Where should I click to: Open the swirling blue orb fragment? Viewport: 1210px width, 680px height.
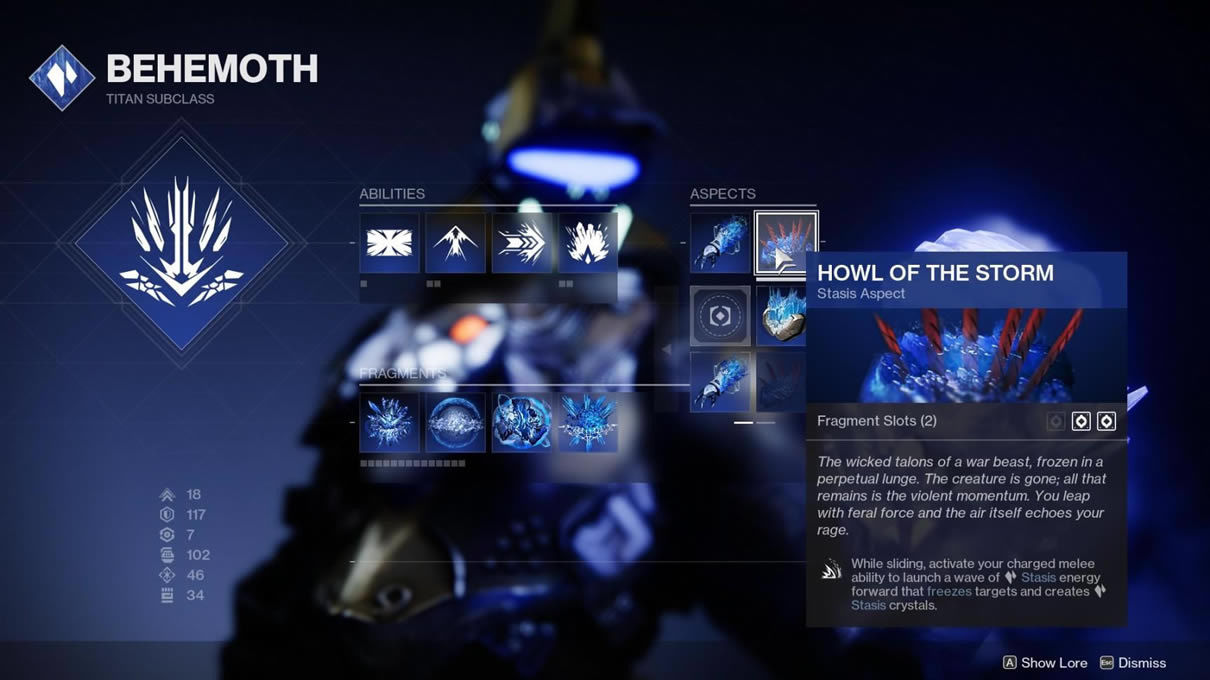point(521,422)
